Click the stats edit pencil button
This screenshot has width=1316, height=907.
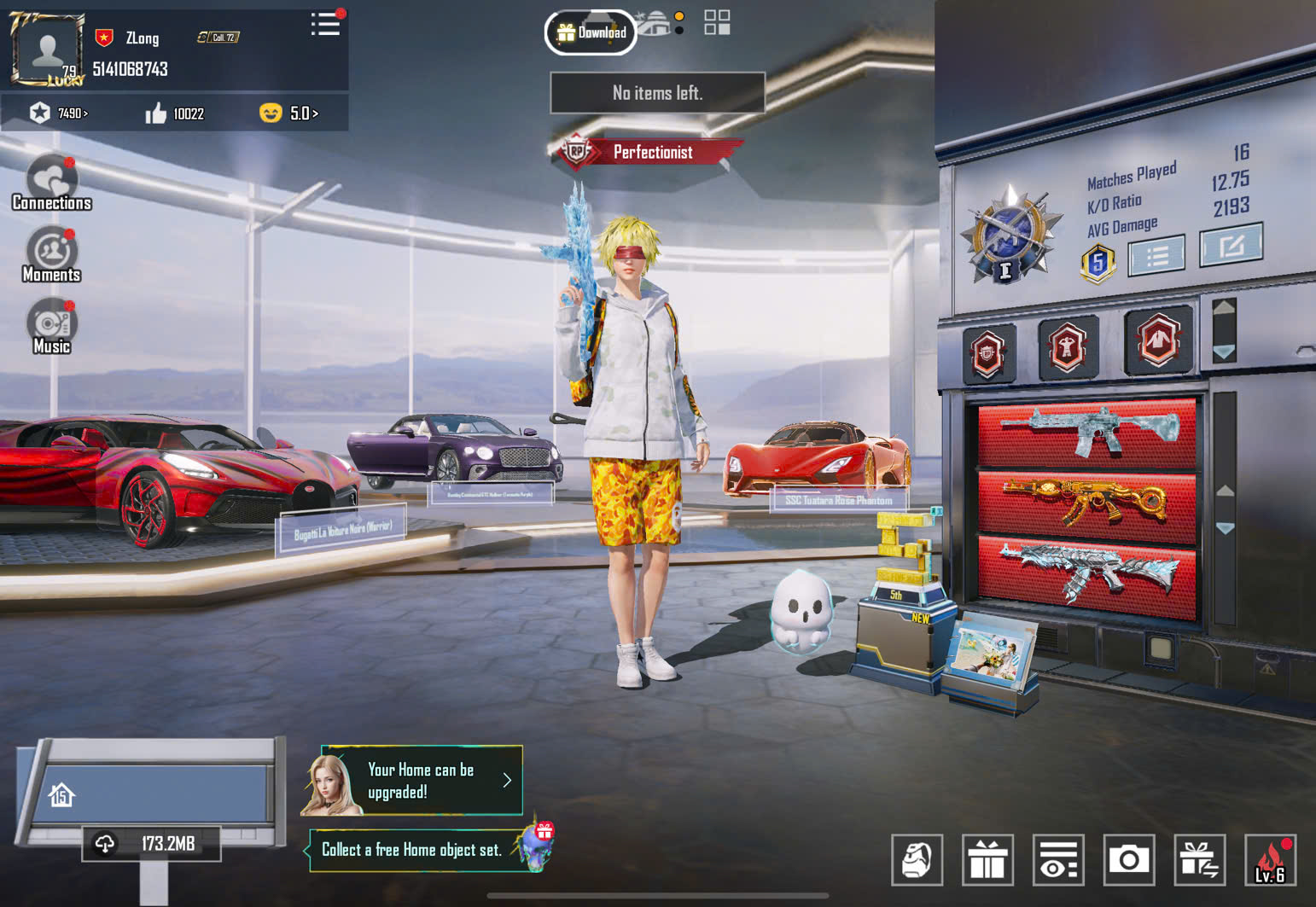tap(1231, 246)
